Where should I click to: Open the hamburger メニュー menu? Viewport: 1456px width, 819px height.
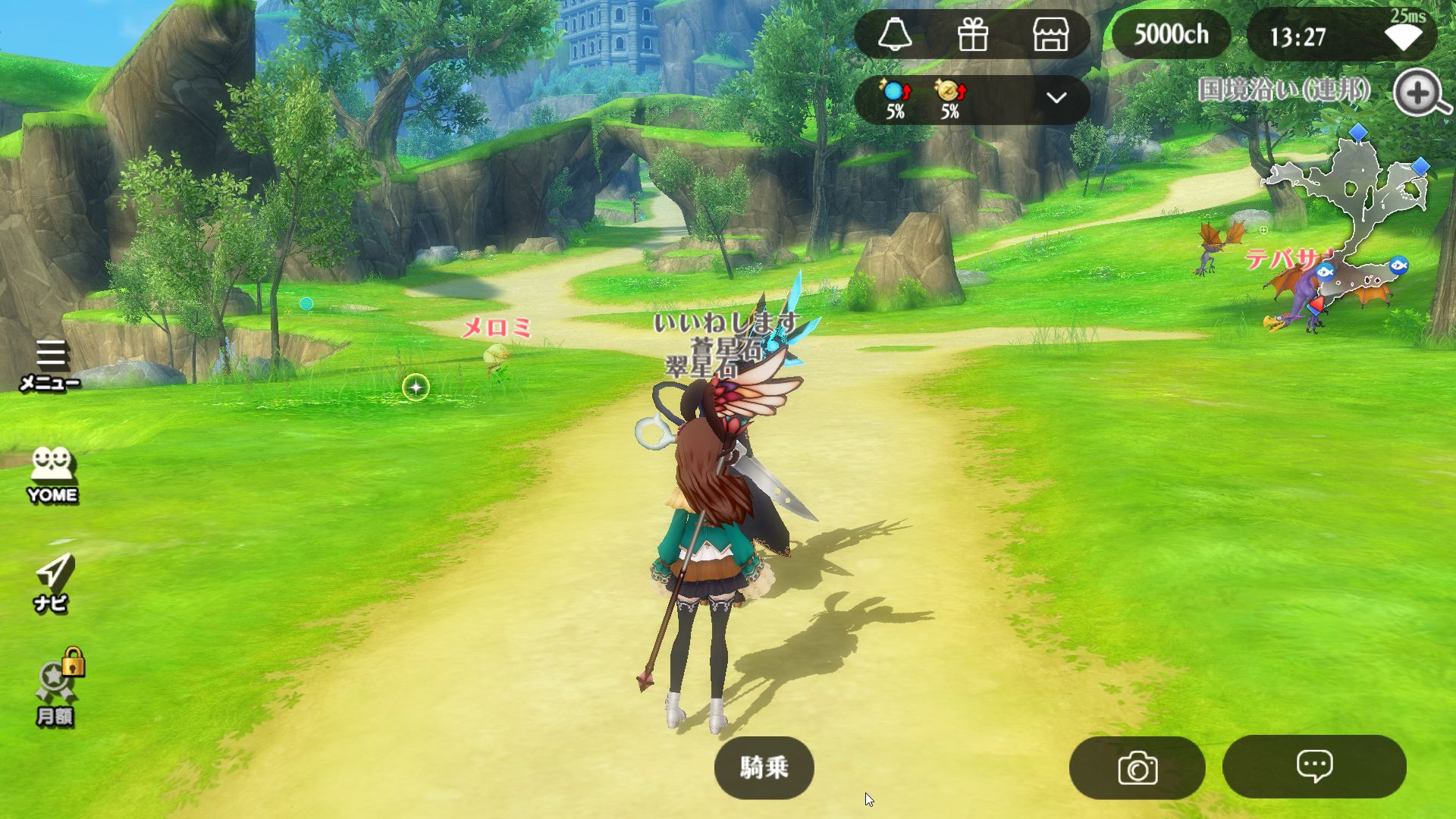click(x=51, y=364)
